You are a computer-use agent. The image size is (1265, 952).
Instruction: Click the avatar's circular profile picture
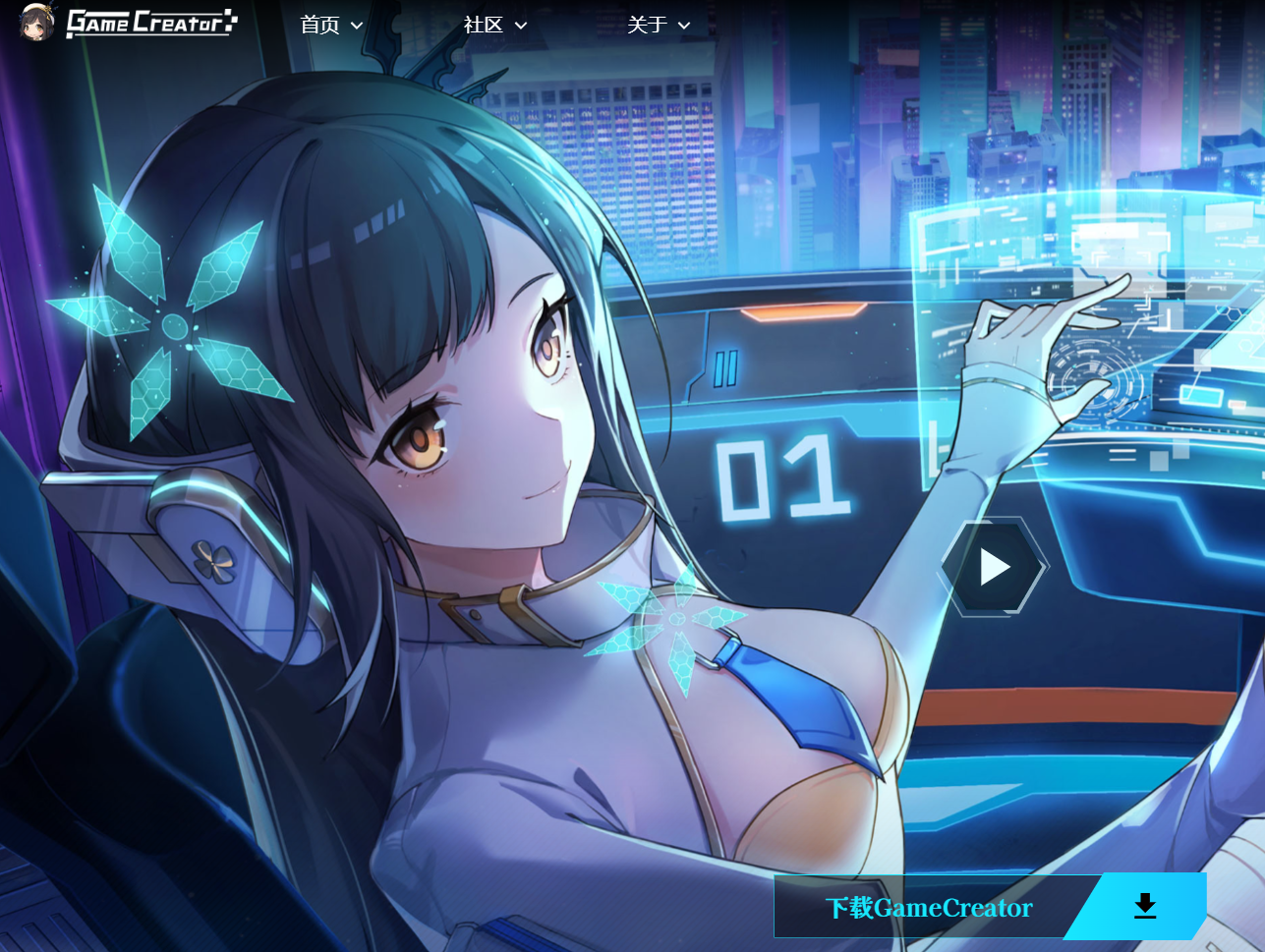click(x=35, y=23)
